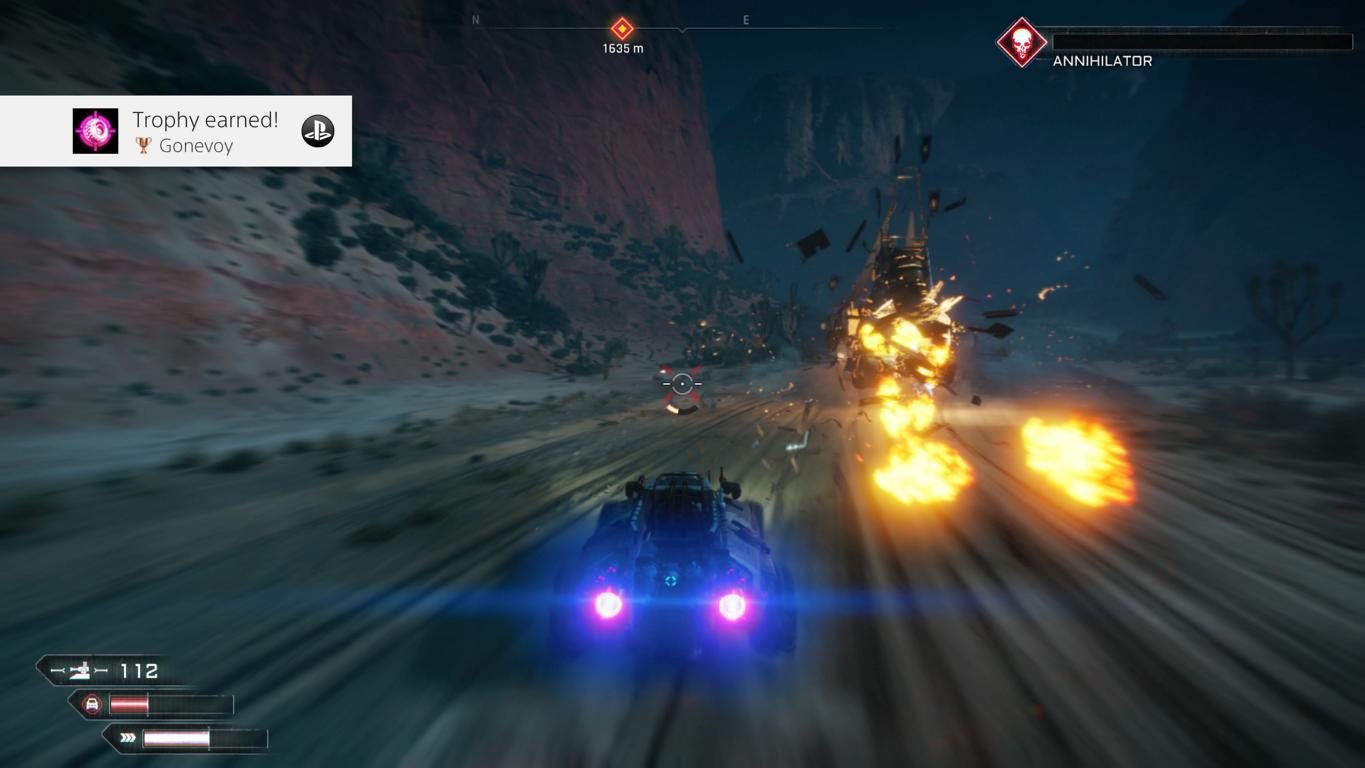Image resolution: width=1365 pixels, height=768 pixels.
Task: Select the PlayStation logo on the notification
Action: pos(318,131)
